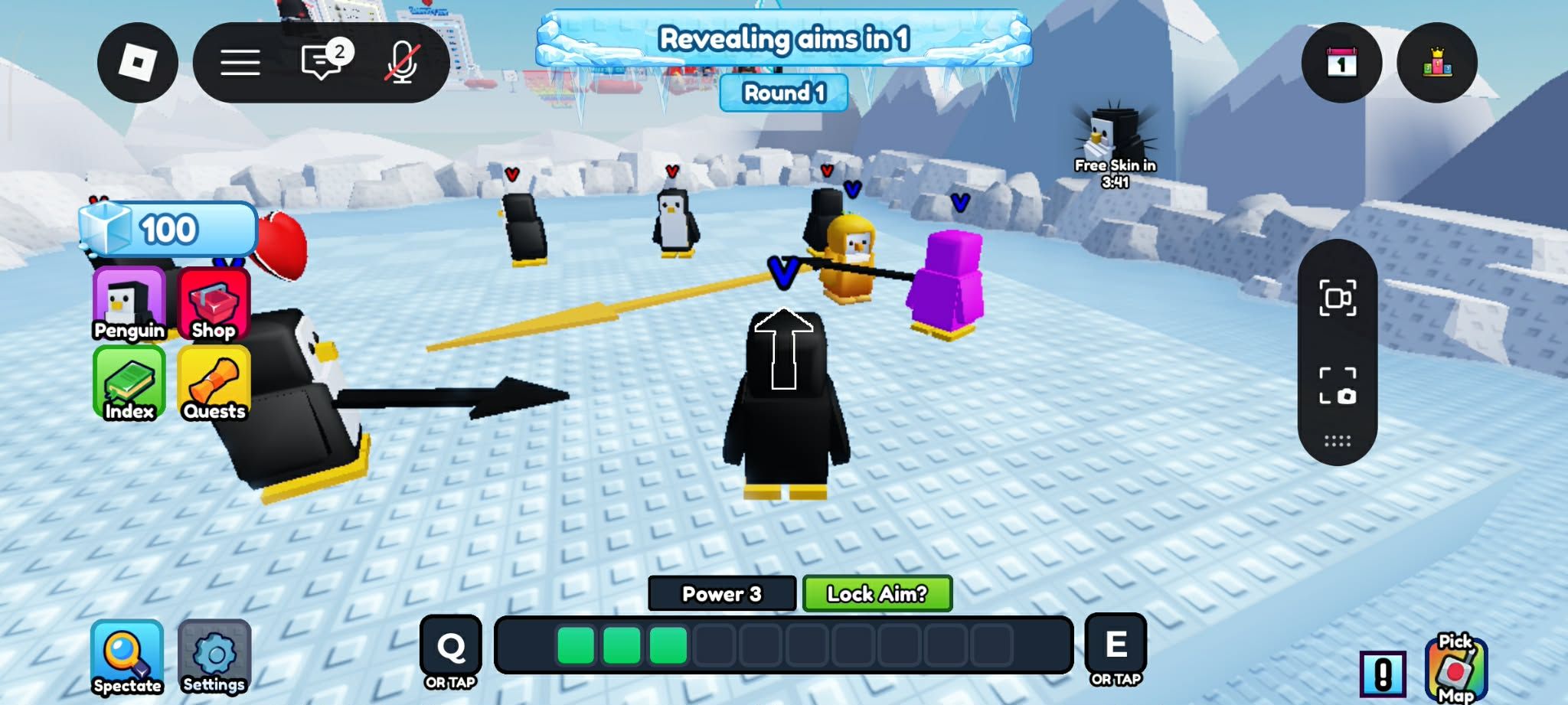
Task: Toggle the muted microphone
Action: (x=402, y=63)
